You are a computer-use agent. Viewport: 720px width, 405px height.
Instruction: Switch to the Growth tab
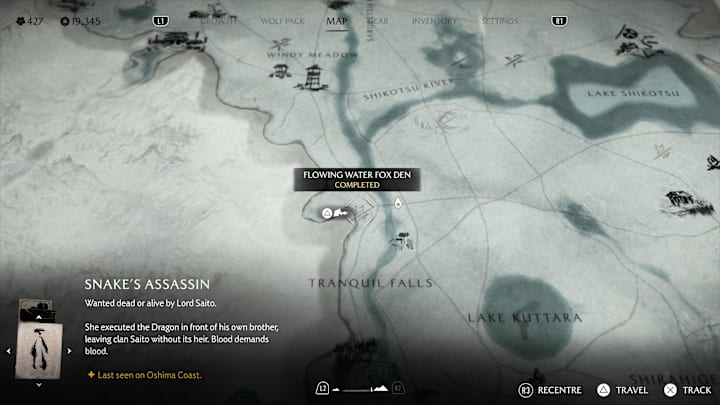(218, 20)
